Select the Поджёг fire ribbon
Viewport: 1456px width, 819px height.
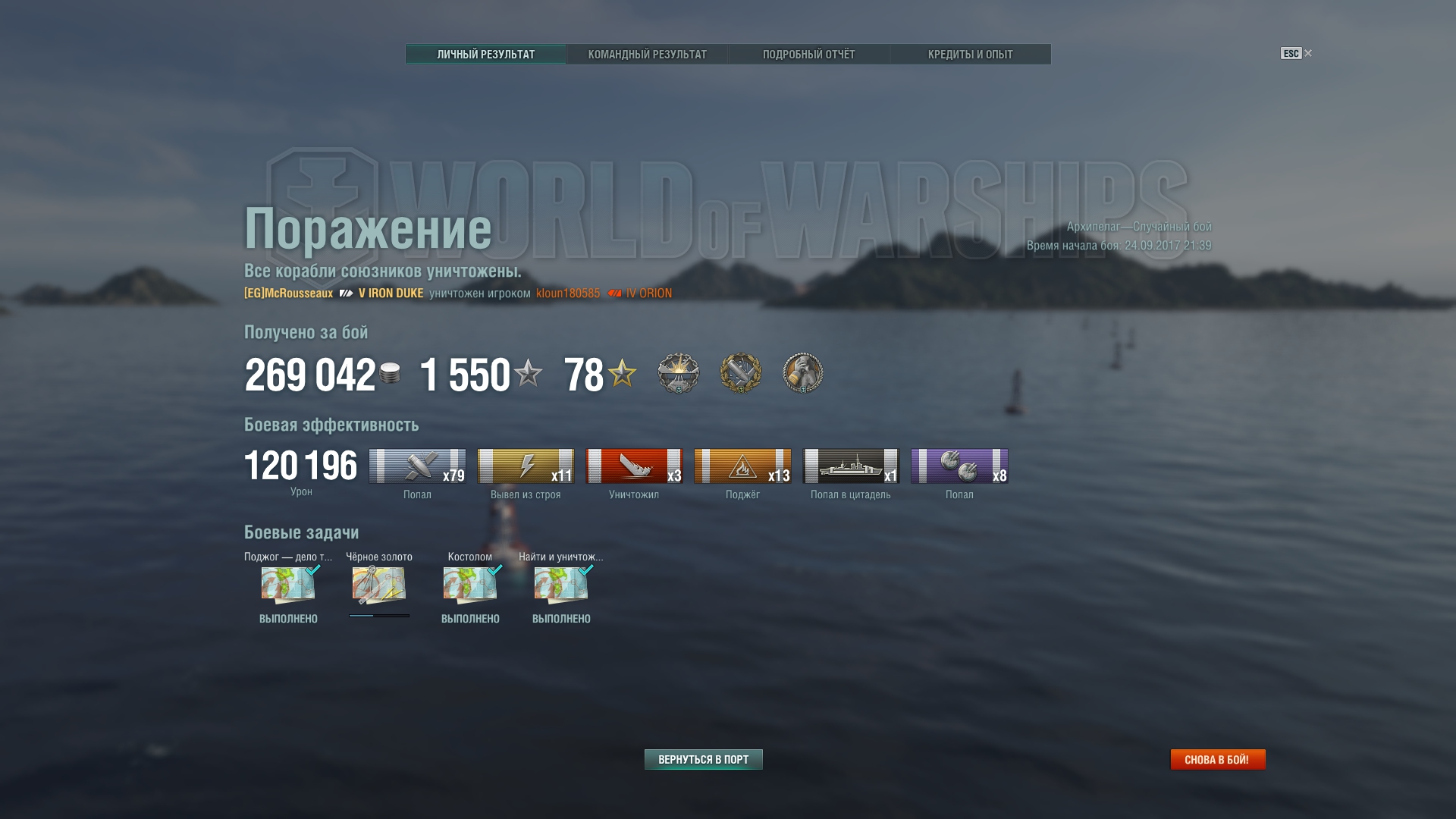[x=742, y=466]
